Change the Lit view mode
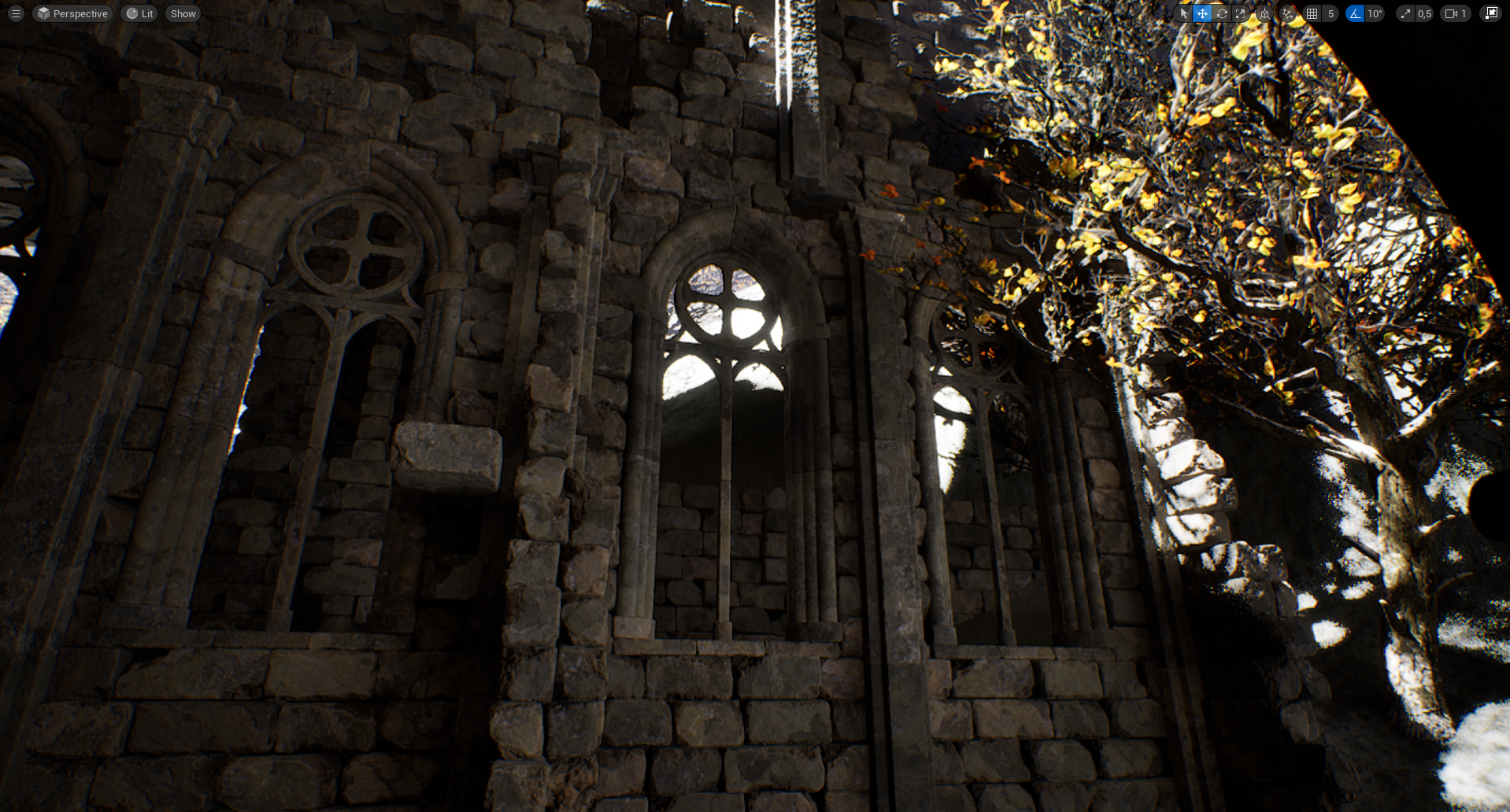Viewport: 1510px width, 812px height. (139, 13)
